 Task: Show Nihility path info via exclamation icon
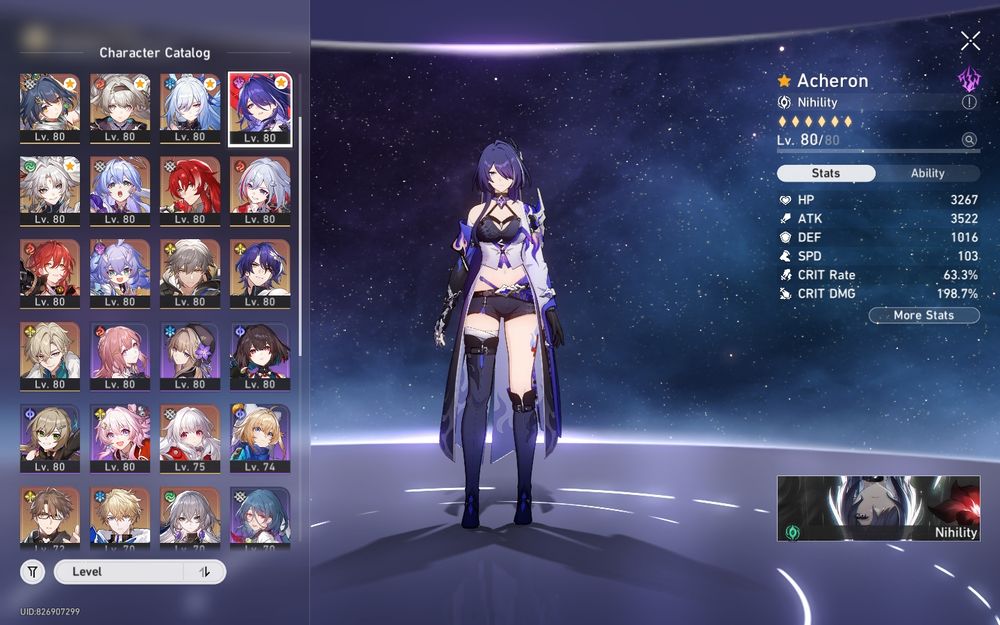(969, 102)
